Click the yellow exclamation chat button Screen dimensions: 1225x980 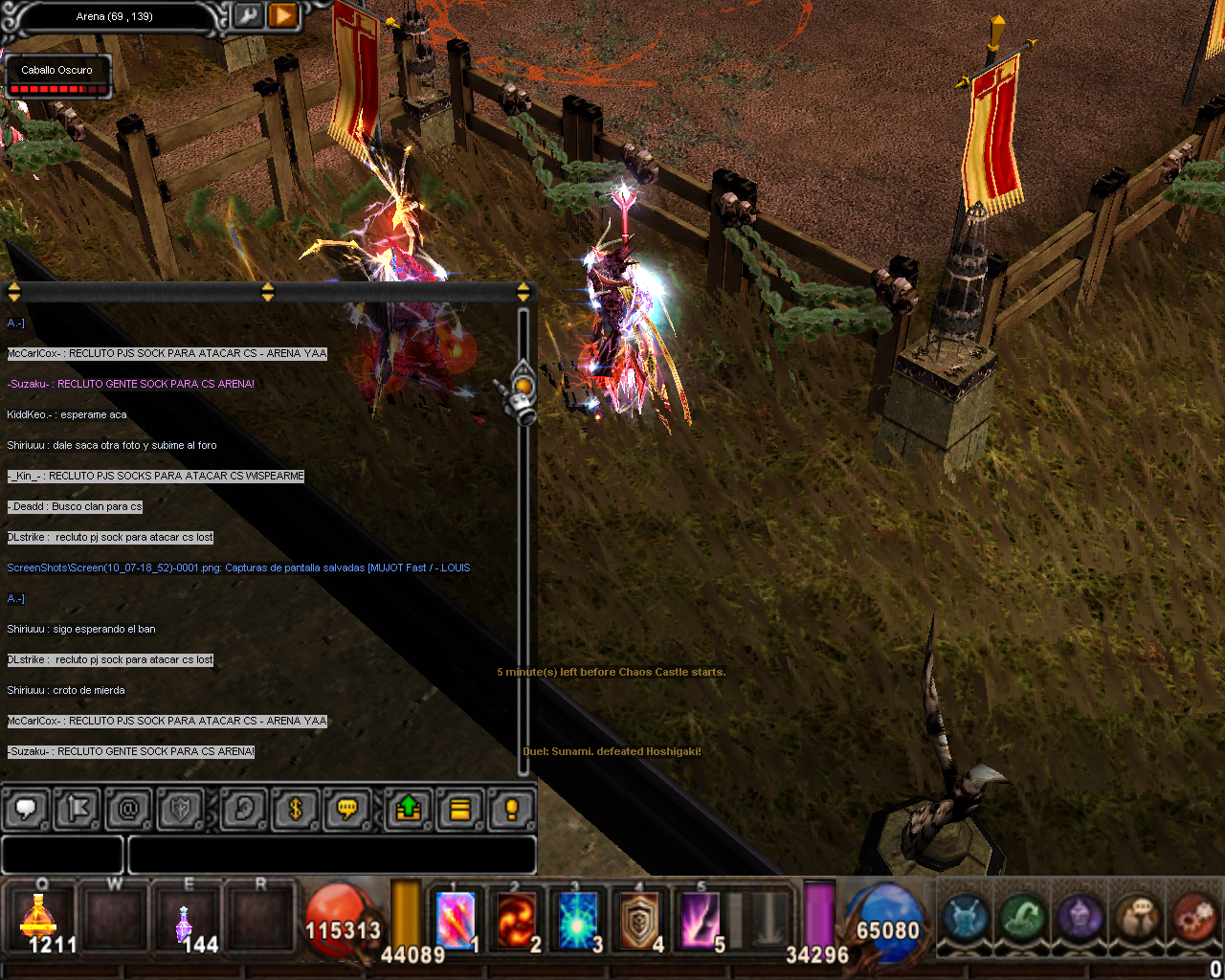(x=511, y=810)
